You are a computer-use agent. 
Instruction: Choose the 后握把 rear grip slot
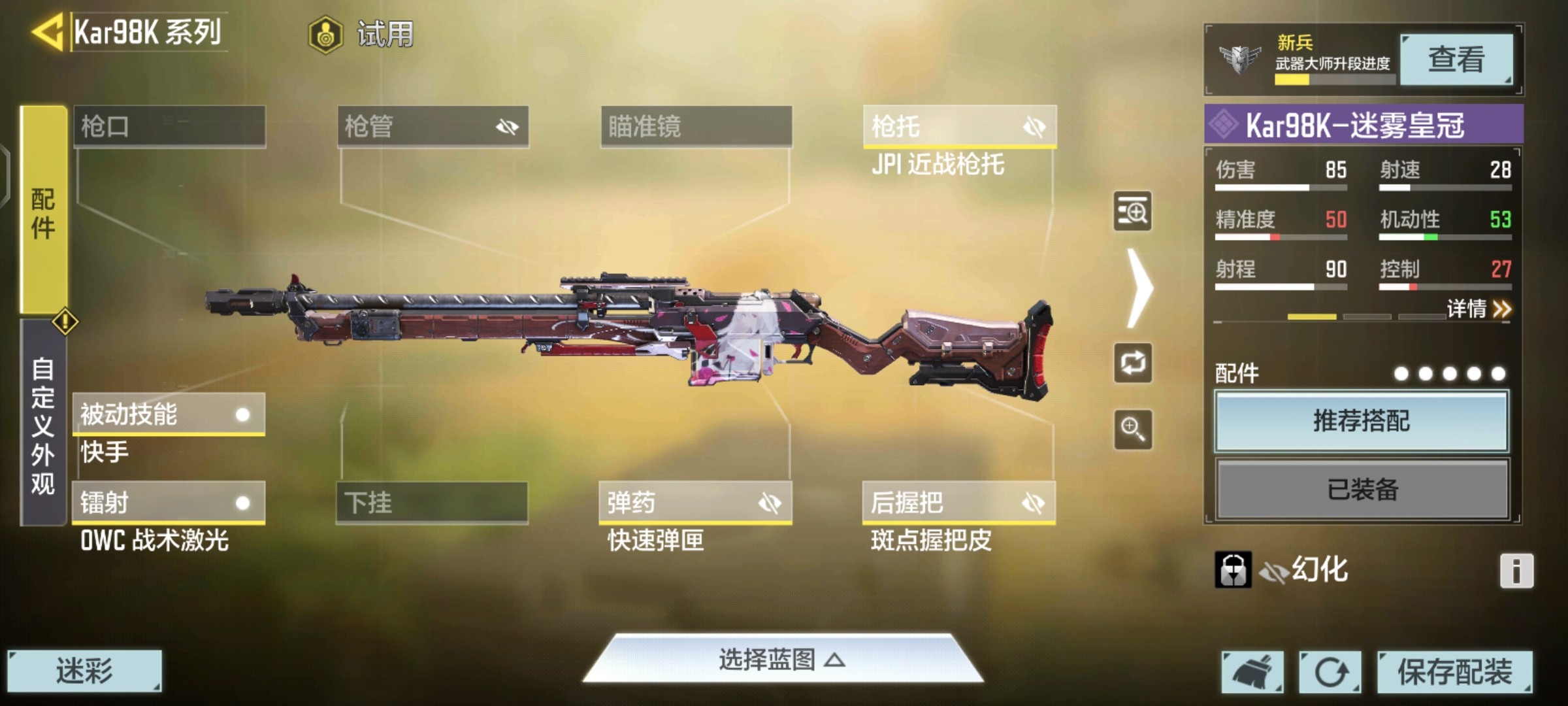958,503
